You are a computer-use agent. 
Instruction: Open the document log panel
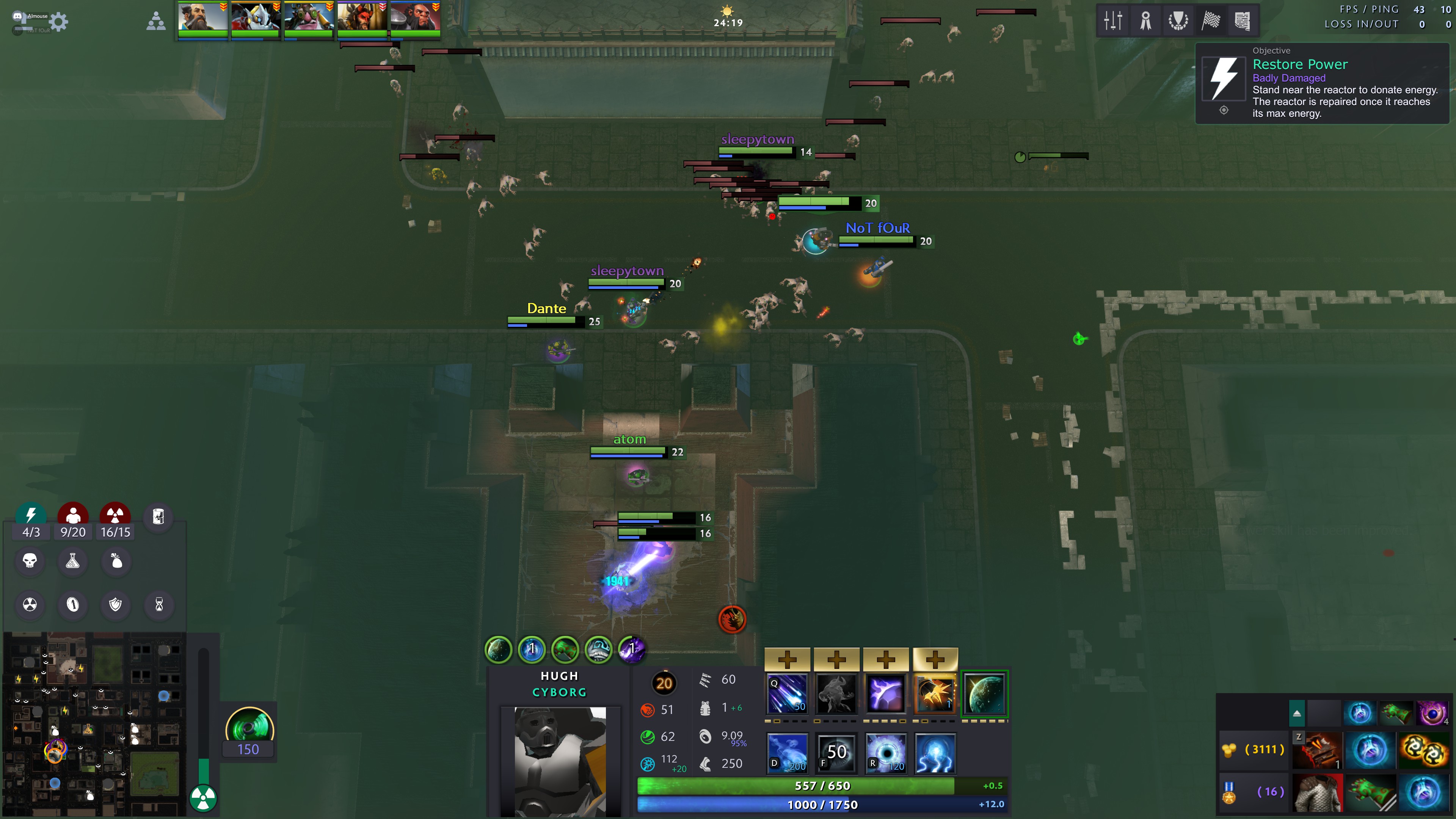tap(1243, 21)
